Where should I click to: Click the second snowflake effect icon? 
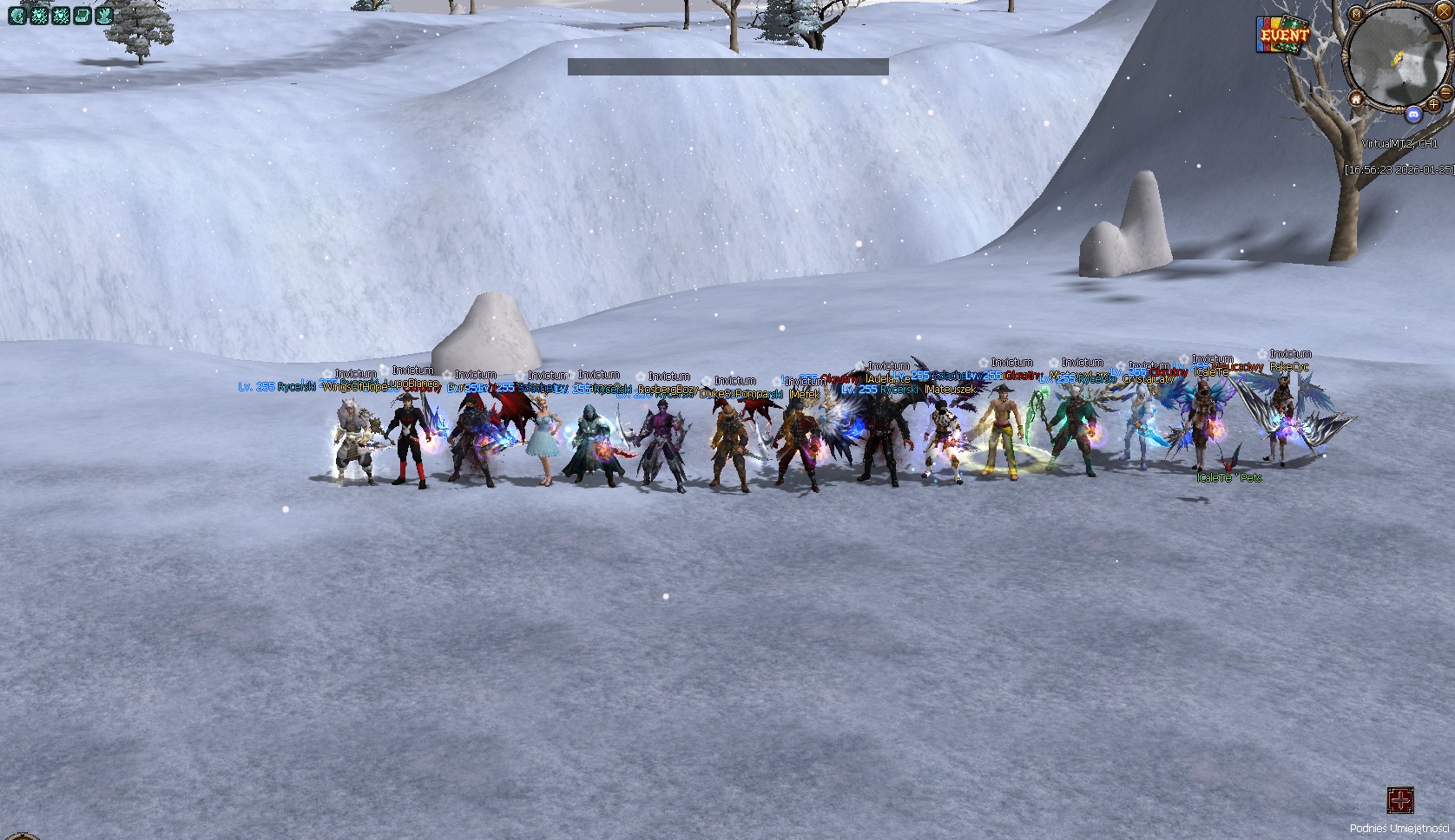[62, 16]
